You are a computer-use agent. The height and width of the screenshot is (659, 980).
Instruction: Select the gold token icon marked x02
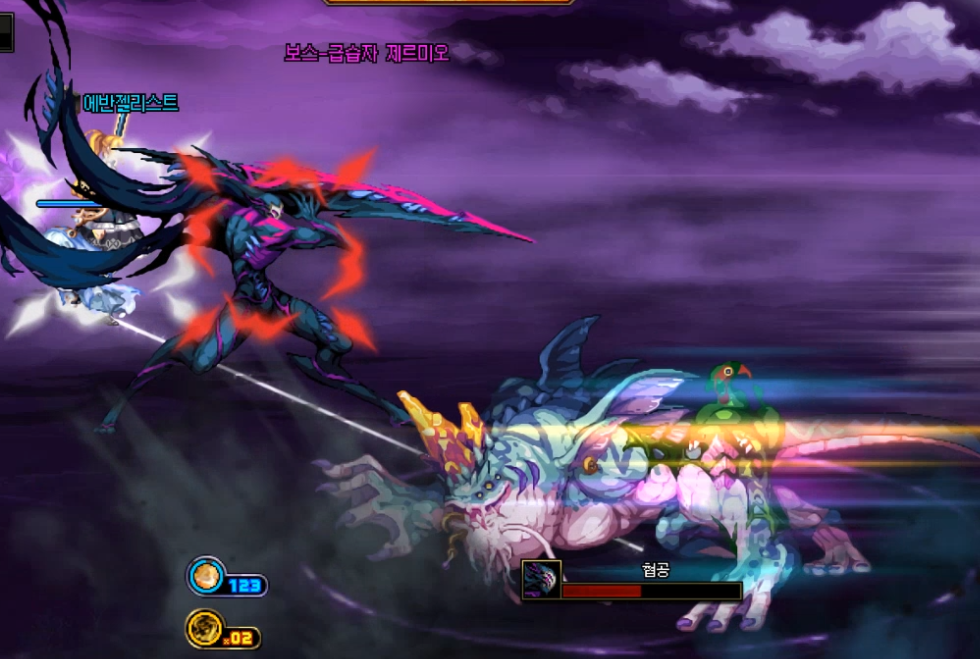click(205, 629)
